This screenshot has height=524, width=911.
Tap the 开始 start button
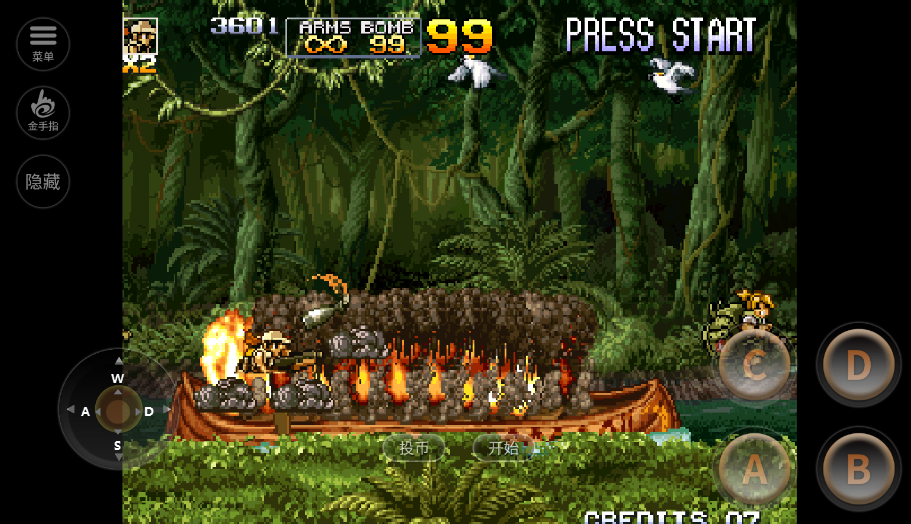pyautogui.click(x=503, y=448)
